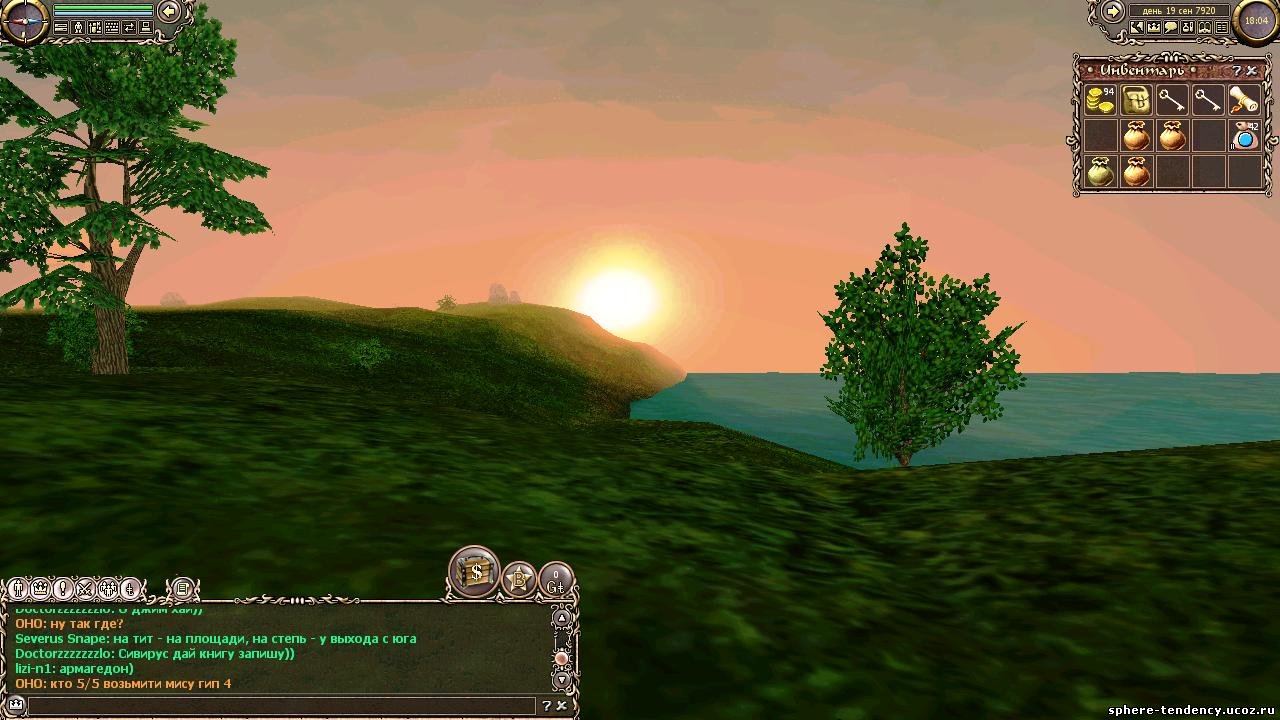
Task: Select the gold coins stack in inventory
Action: point(1100,100)
